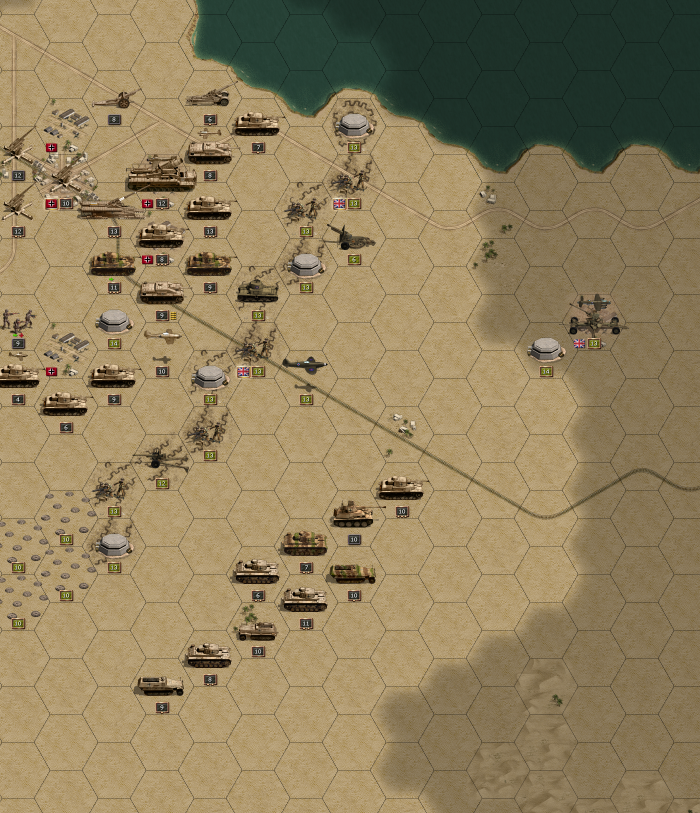
Task: Select the southernmost half-track unit
Action: coord(160,685)
